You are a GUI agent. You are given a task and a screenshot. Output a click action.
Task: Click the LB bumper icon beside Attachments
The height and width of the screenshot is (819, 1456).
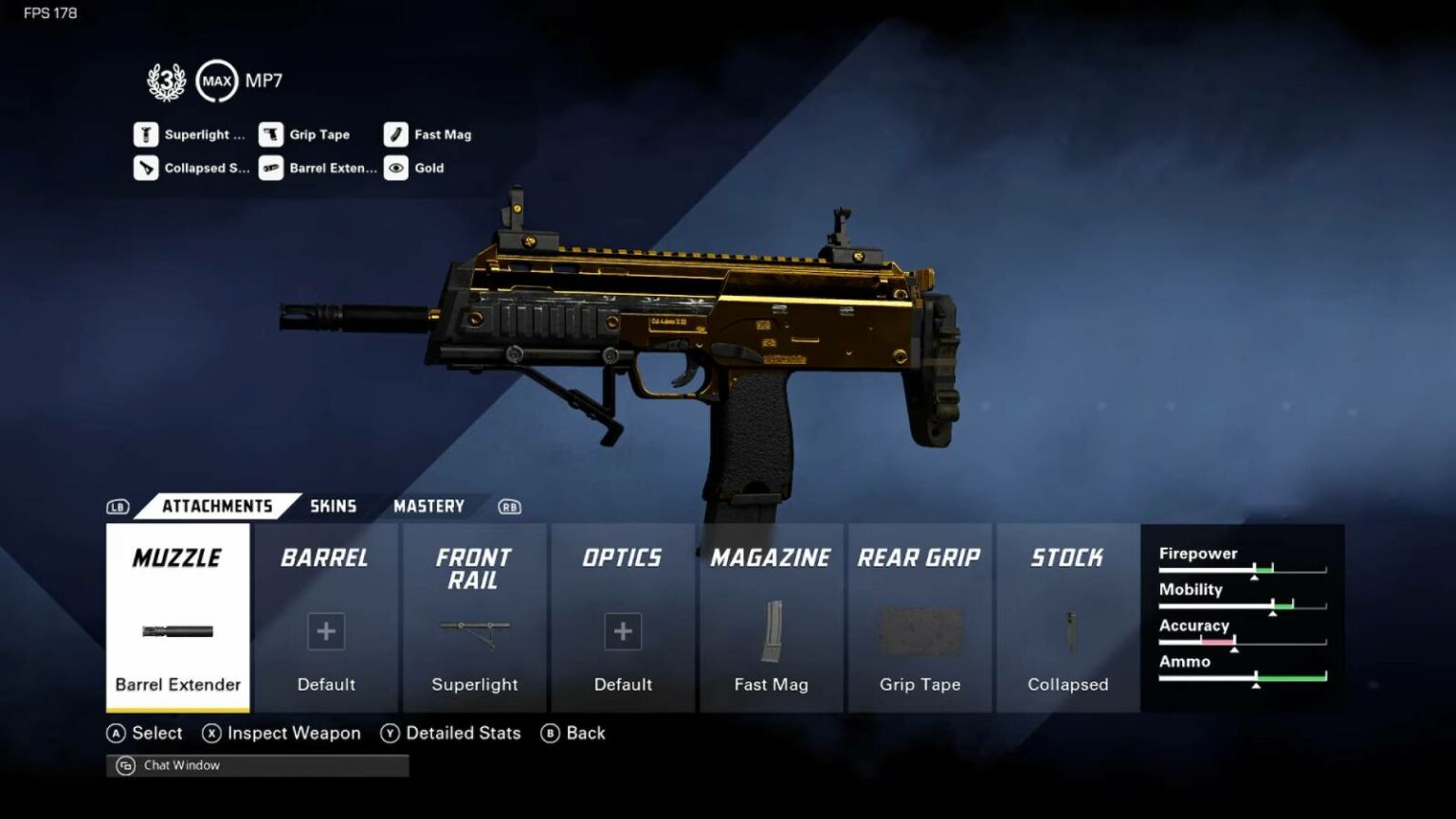tap(118, 506)
